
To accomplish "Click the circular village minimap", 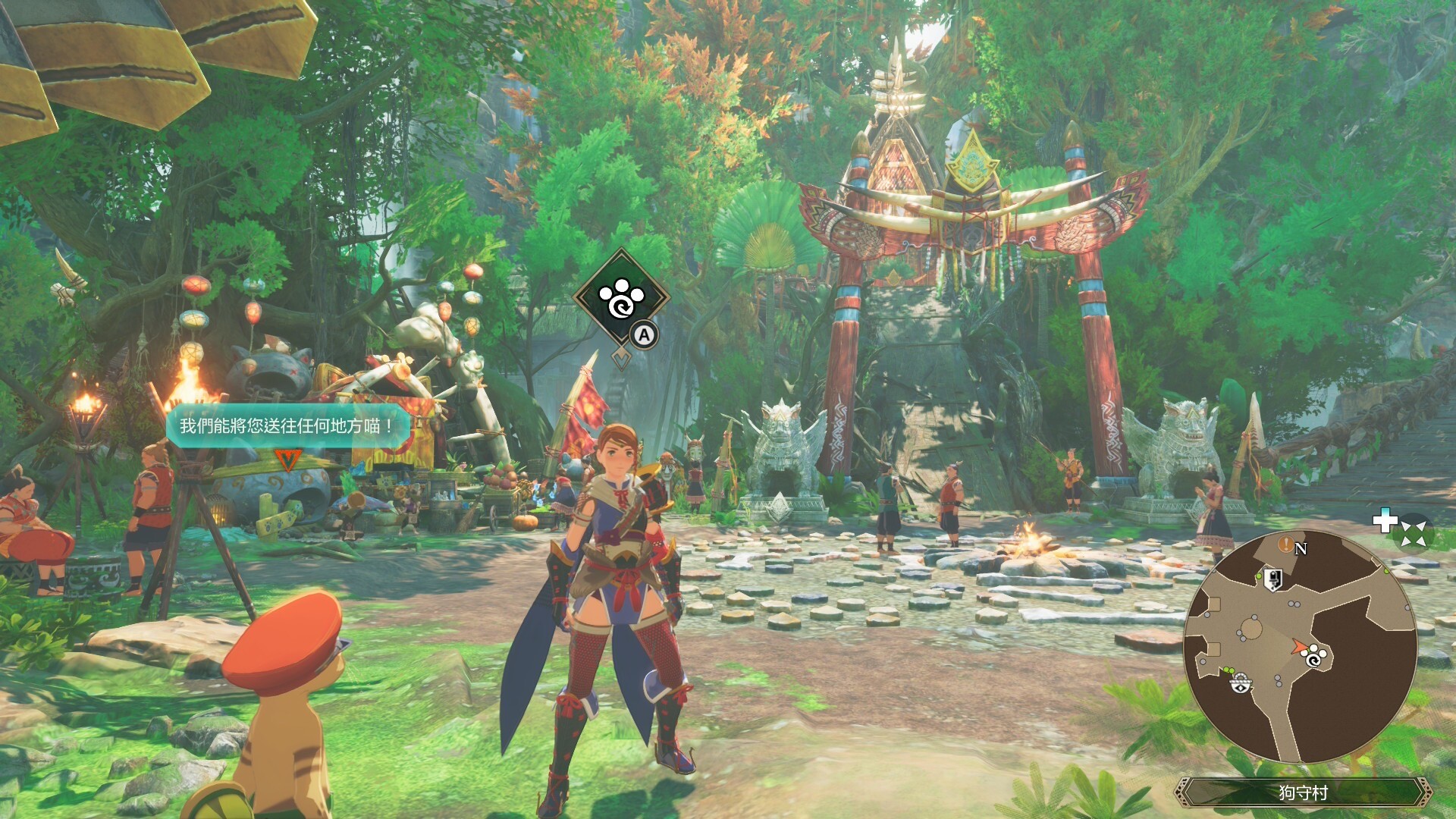I will tap(1300, 646).
